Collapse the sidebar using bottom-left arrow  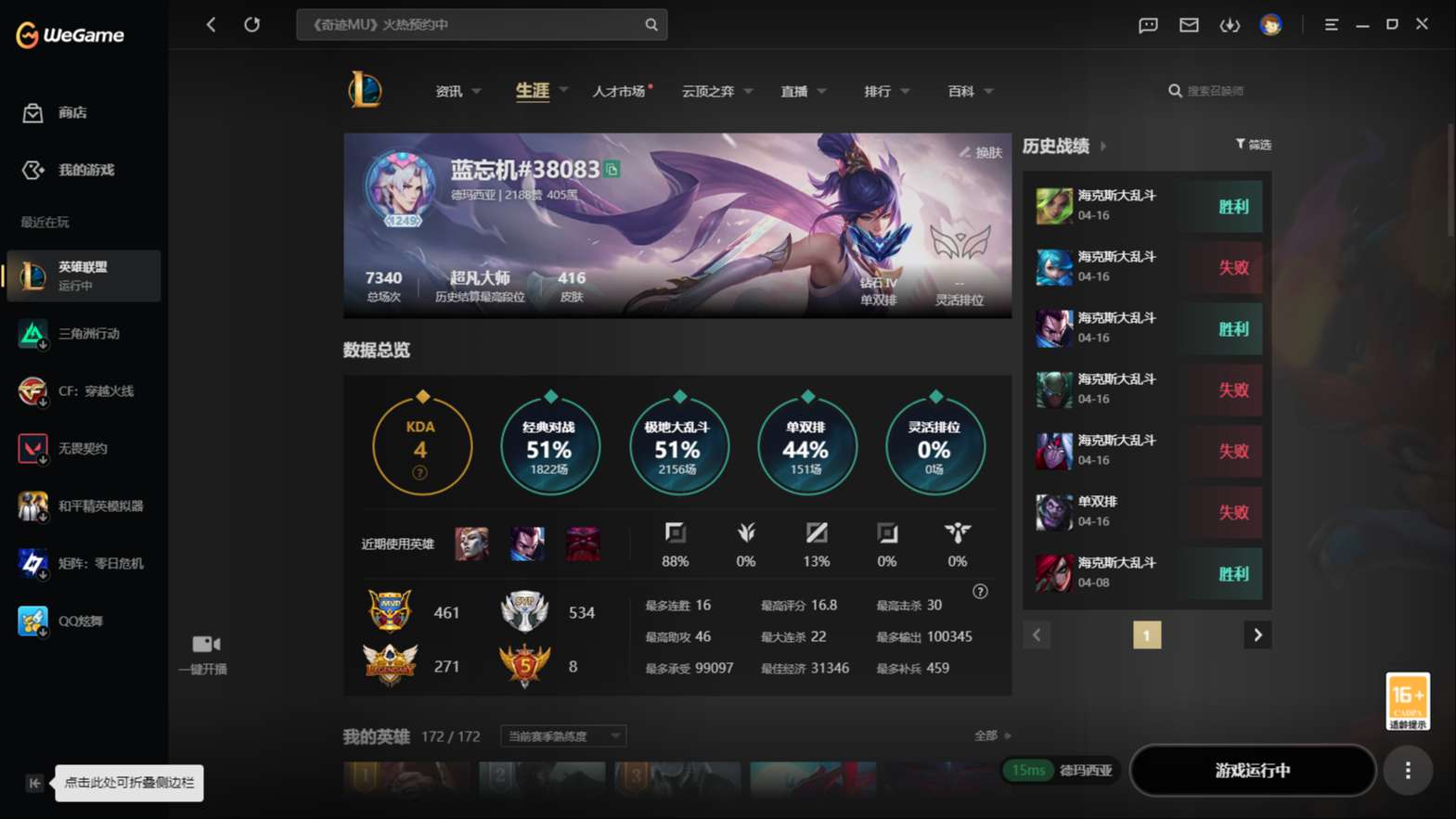tap(33, 783)
